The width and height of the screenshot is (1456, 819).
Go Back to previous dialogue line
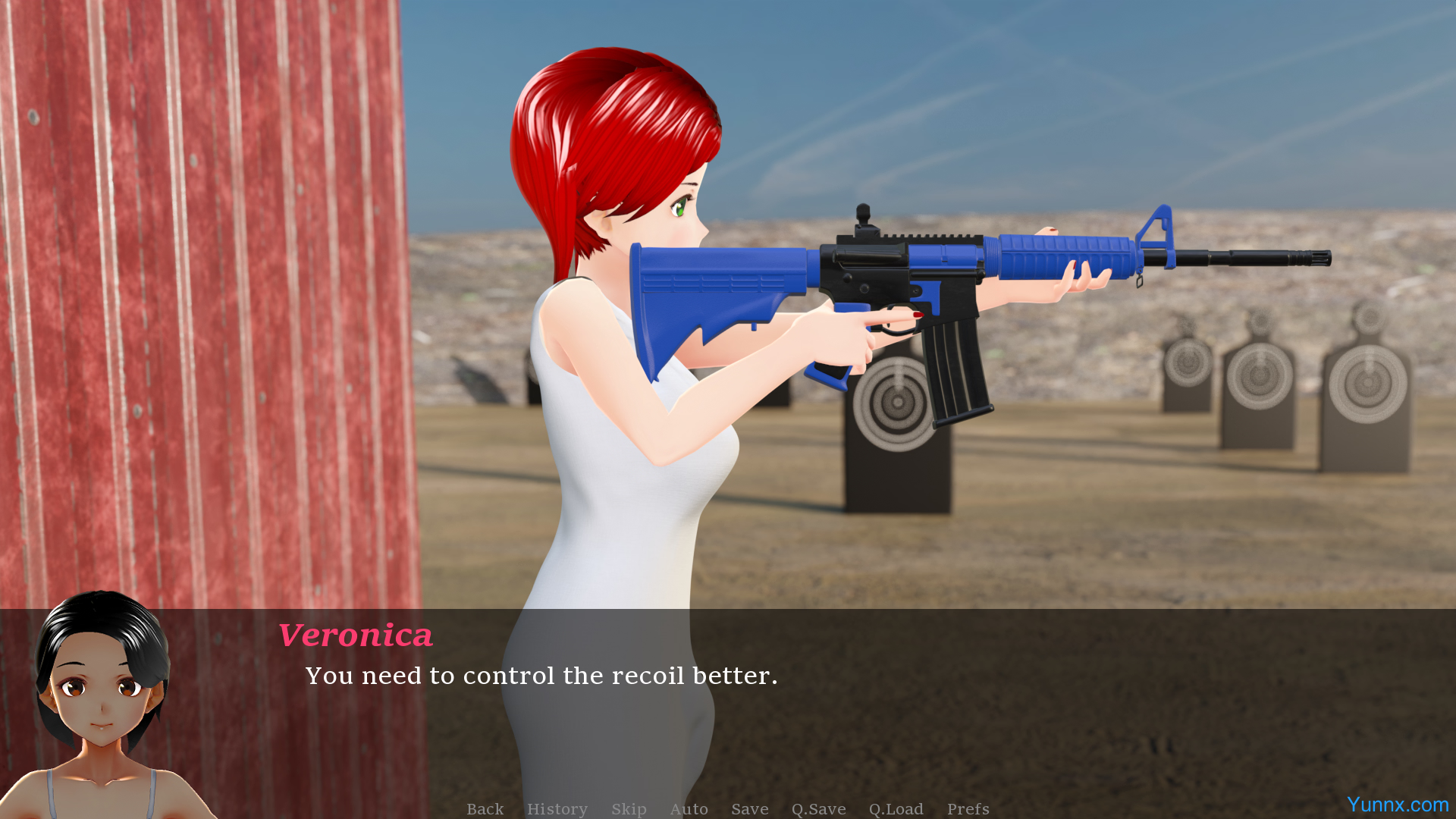click(x=485, y=809)
